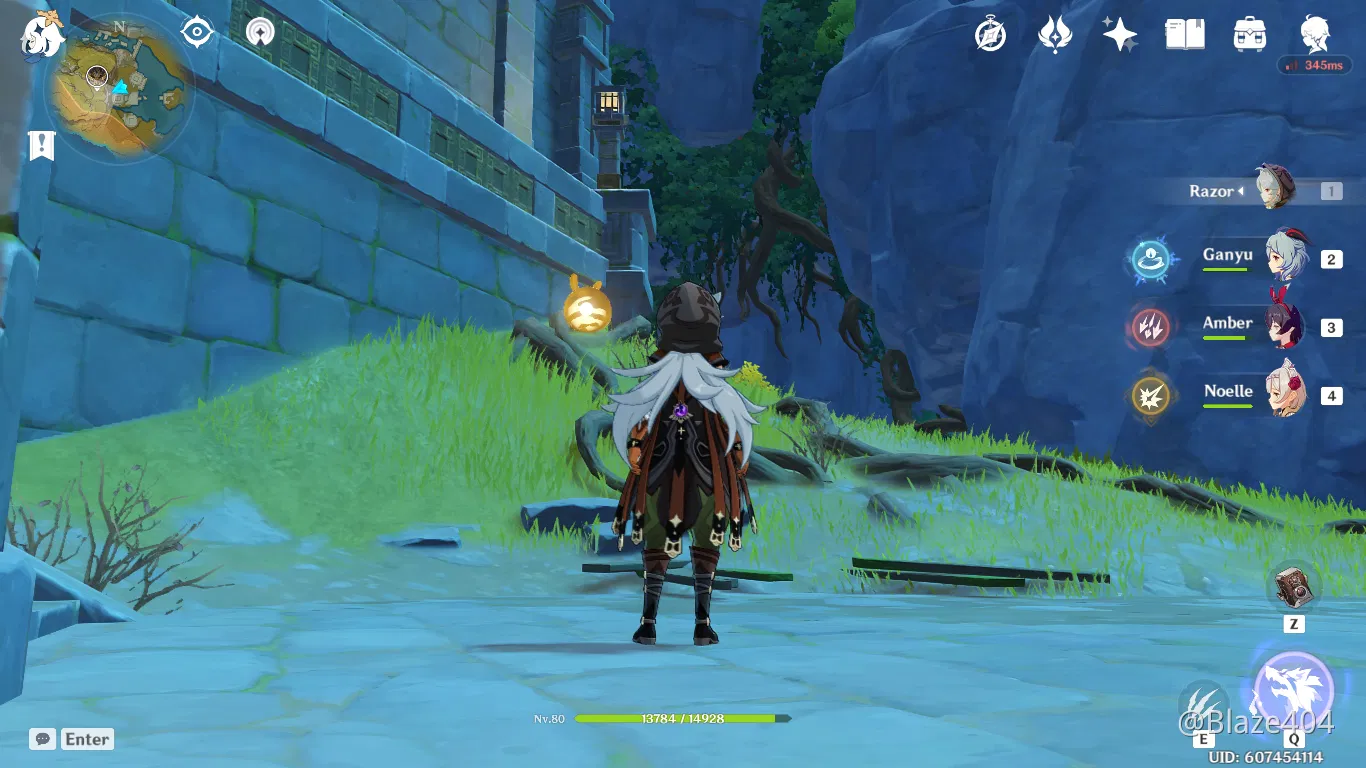The width and height of the screenshot is (1366, 768).
Task: Activate Elemental Sight eye icon
Action: 196,31
